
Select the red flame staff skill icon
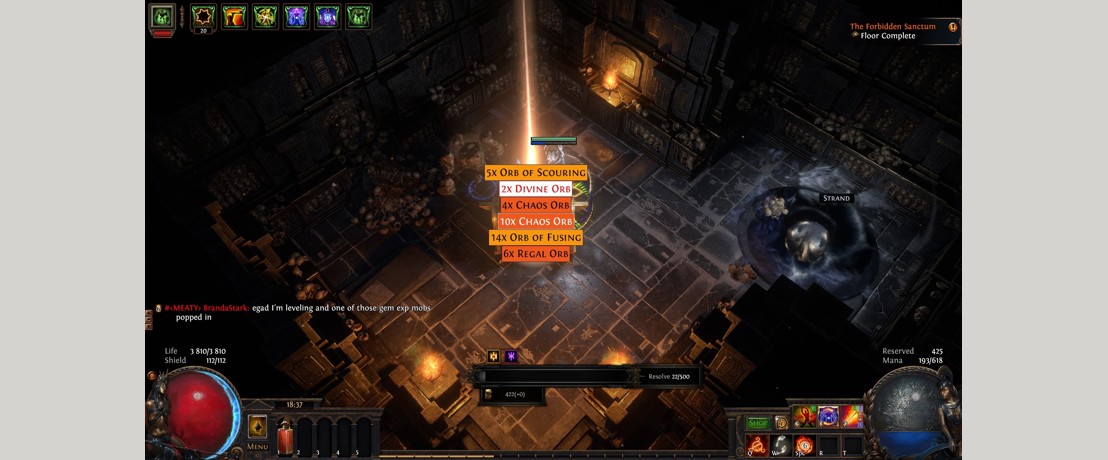[x=851, y=416]
